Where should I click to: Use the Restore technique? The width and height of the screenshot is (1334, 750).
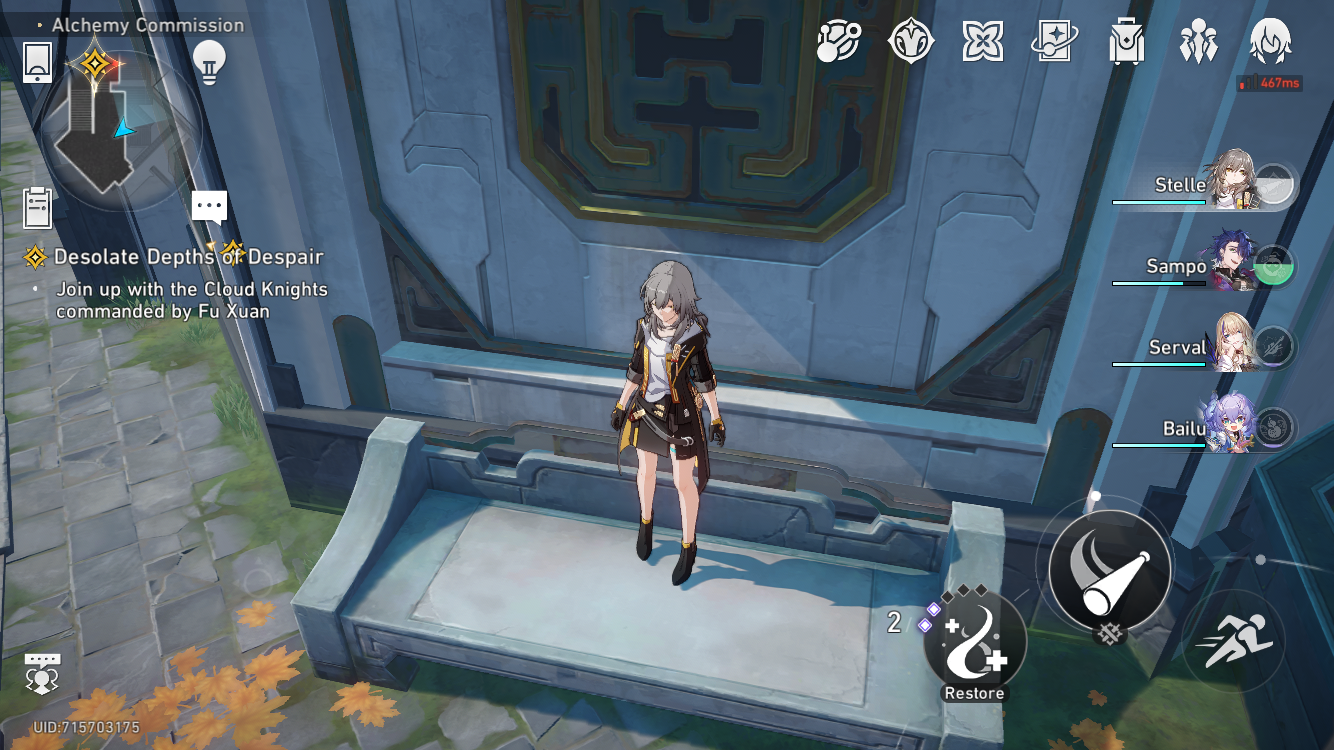tap(975, 645)
